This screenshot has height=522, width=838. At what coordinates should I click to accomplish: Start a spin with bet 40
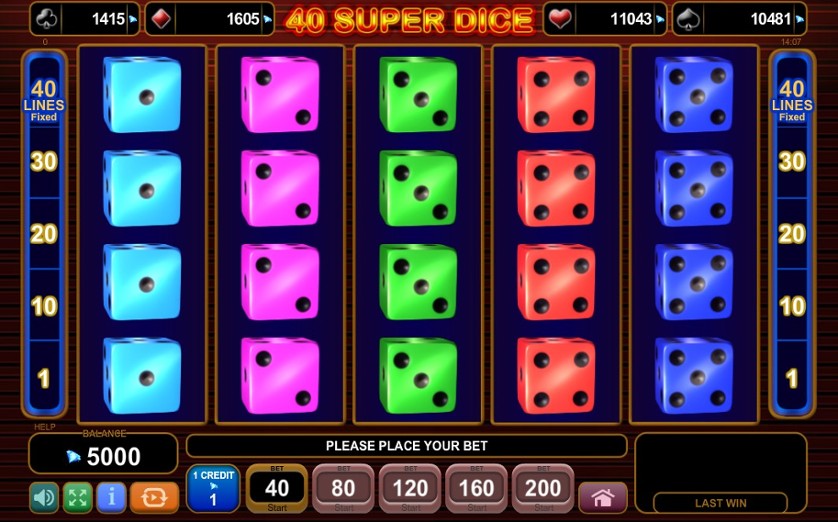click(277, 488)
